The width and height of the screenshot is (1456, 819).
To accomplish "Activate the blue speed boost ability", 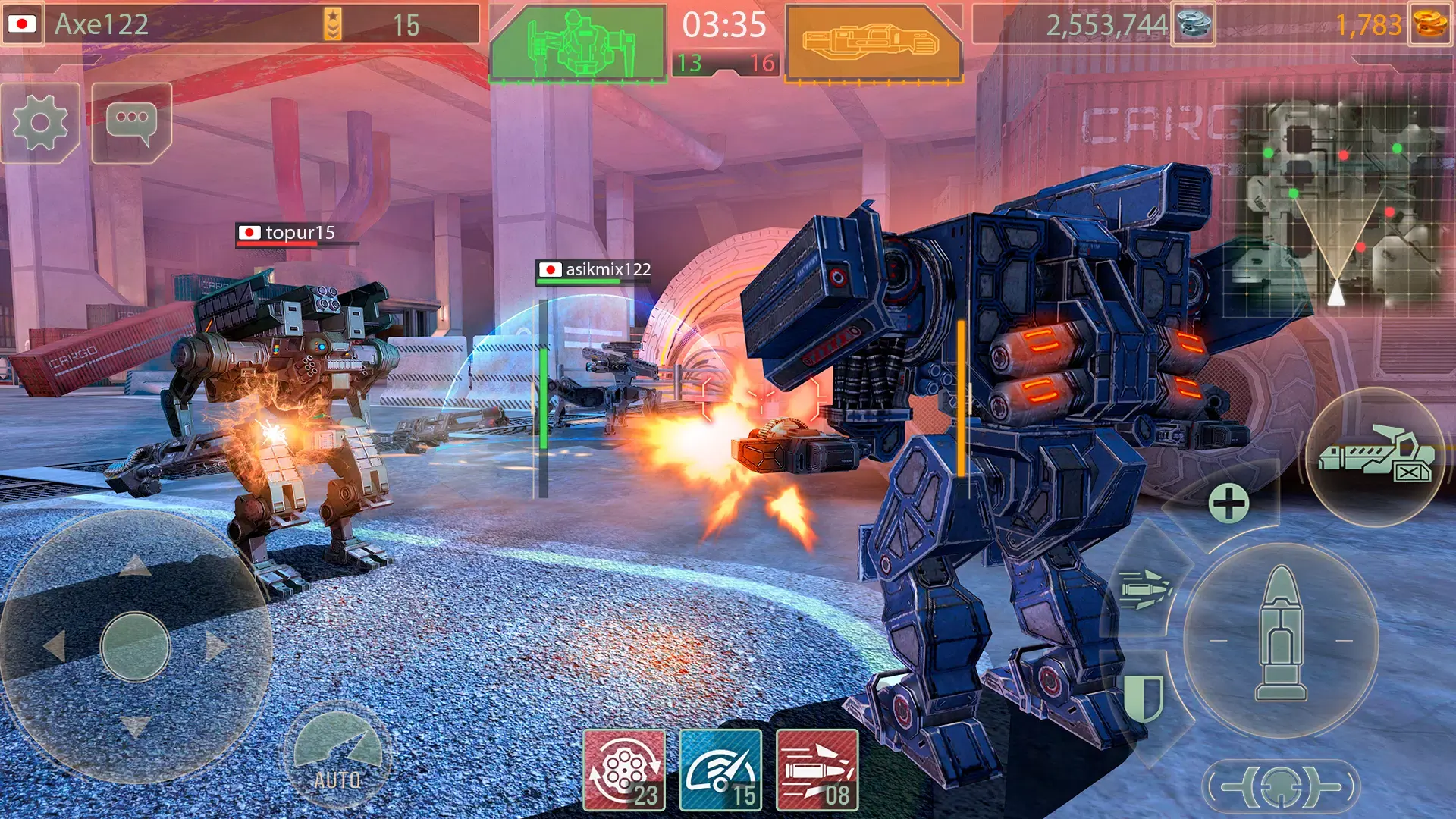I will 720,770.
